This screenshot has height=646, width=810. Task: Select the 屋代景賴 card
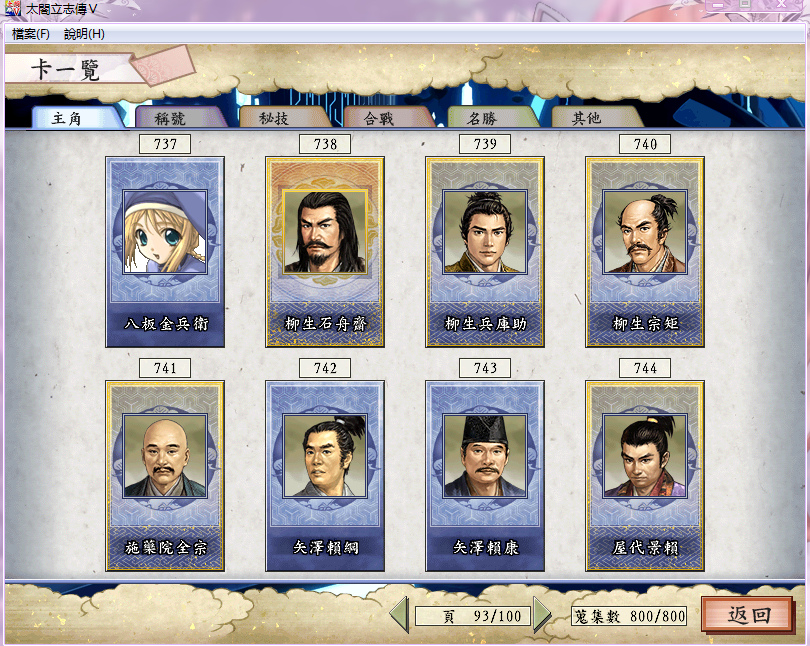(645, 475)
